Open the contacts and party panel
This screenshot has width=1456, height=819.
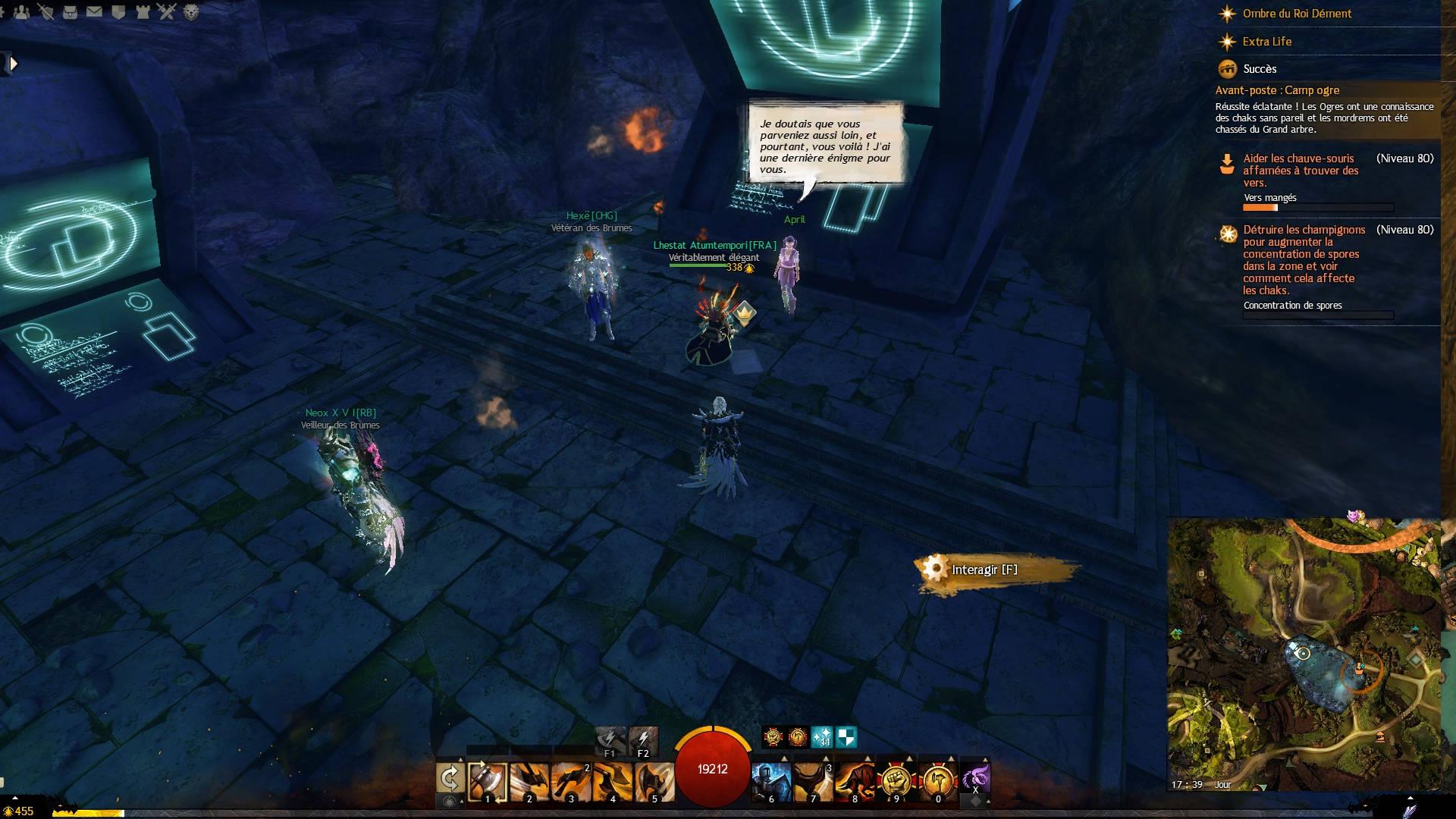[22, 11]
